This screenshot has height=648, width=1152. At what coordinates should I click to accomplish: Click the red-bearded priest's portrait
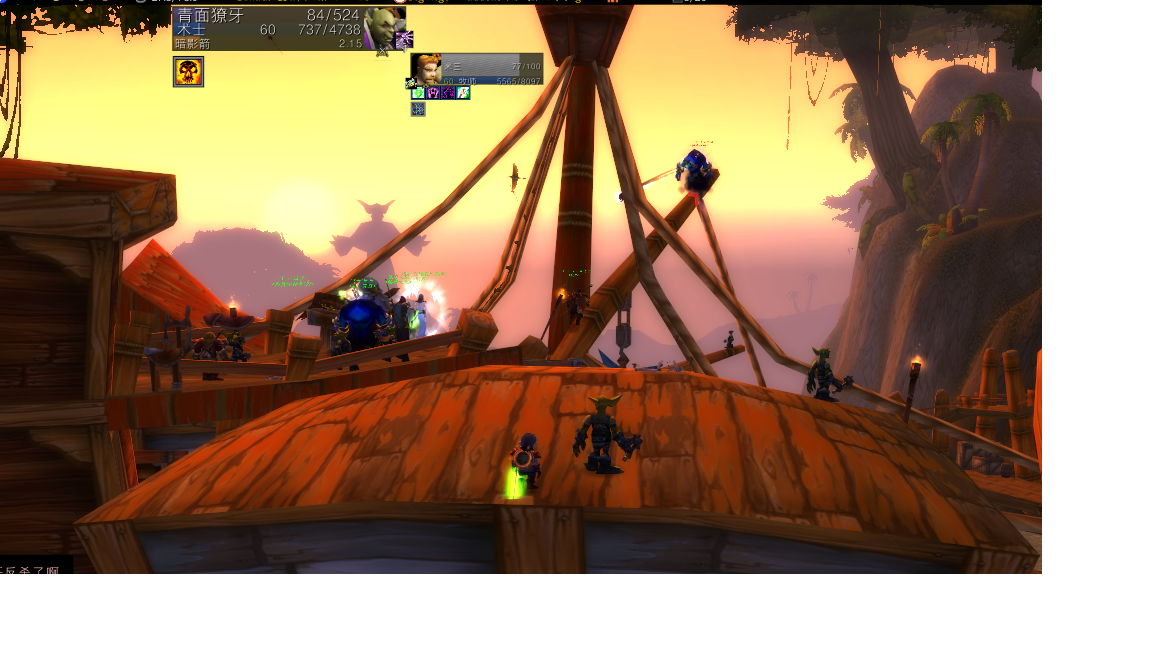[427, 68]
